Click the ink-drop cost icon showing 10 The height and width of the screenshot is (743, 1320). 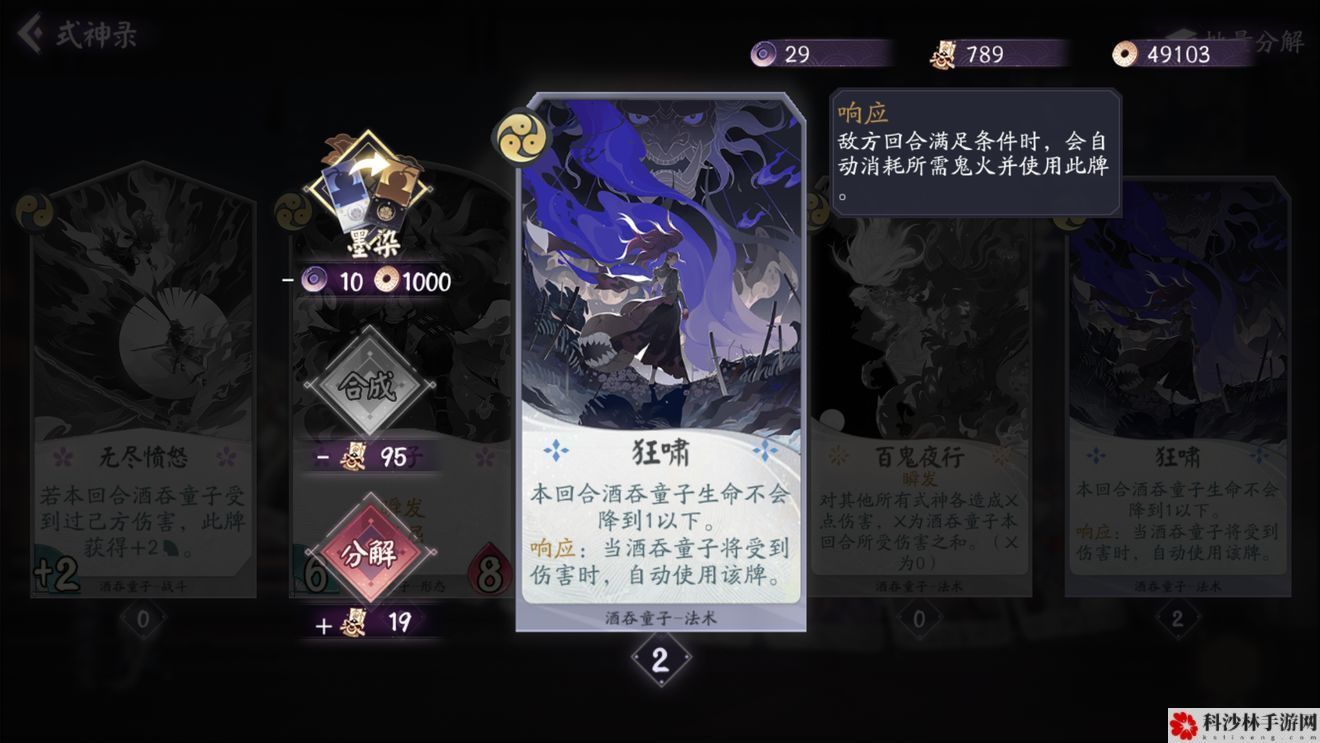pos(312,281)
